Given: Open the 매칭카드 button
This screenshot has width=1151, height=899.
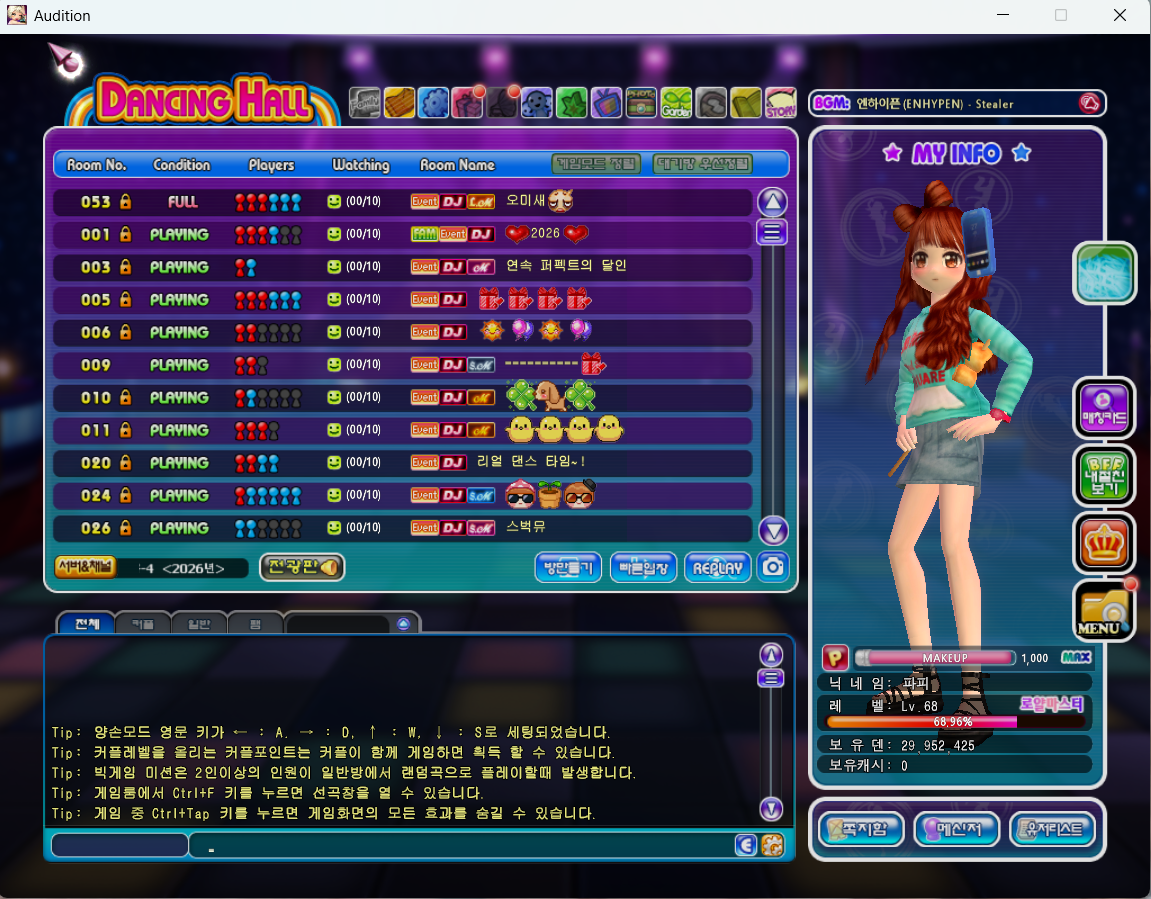Looking at the screenshot, I should click(1104, 408).
